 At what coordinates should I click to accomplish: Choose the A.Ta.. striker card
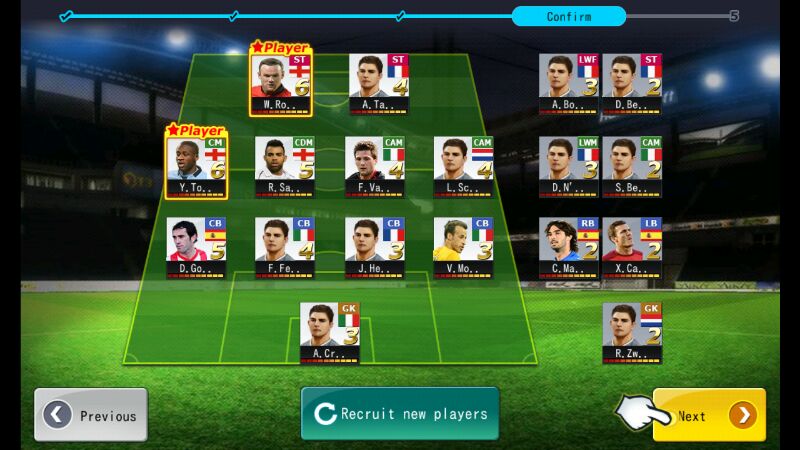click(x=379, y=82)
